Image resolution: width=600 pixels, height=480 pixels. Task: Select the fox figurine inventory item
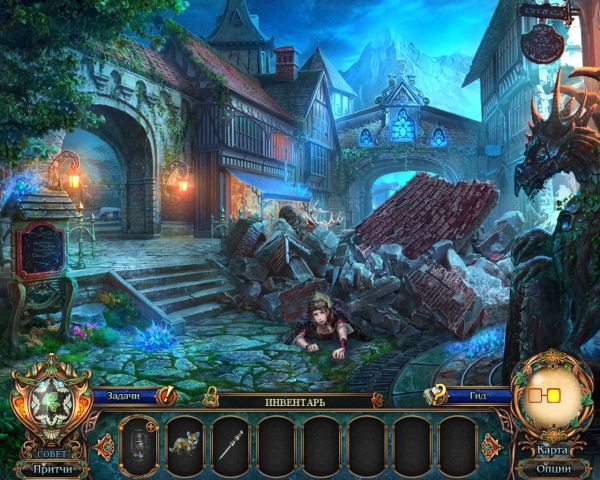[x=185, y=440]
